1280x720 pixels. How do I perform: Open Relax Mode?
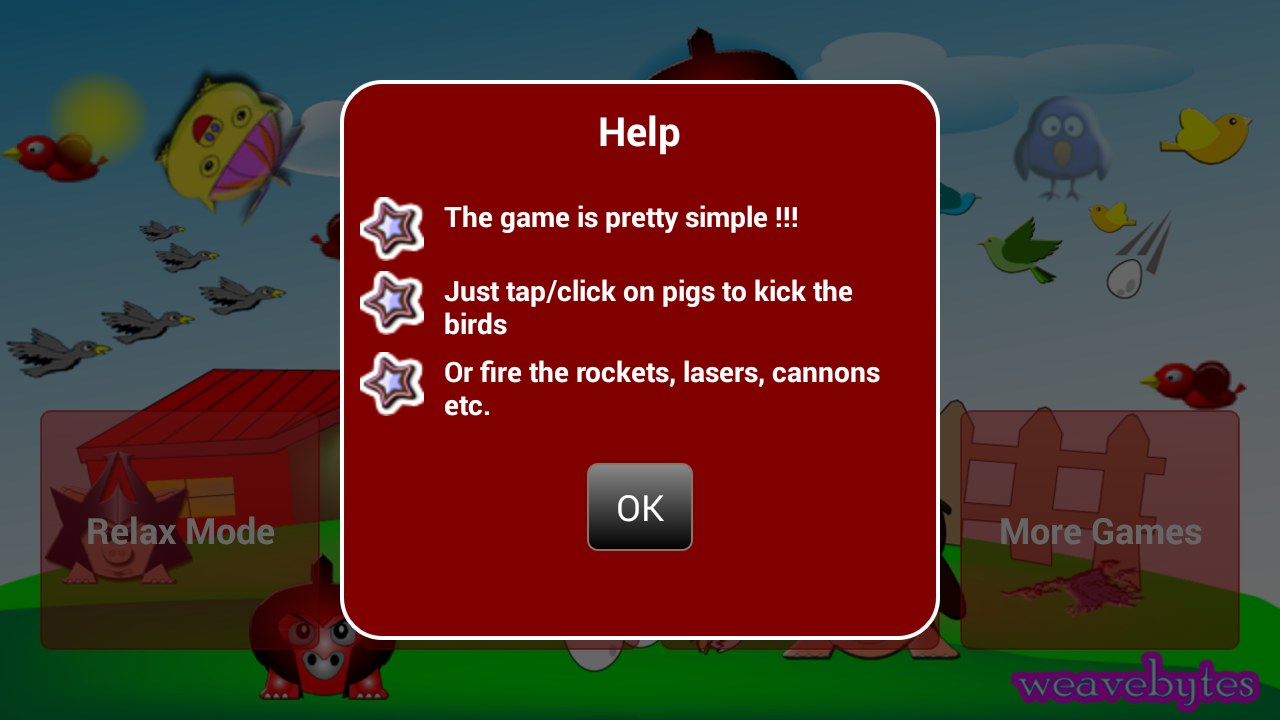[x=180, y=532]
